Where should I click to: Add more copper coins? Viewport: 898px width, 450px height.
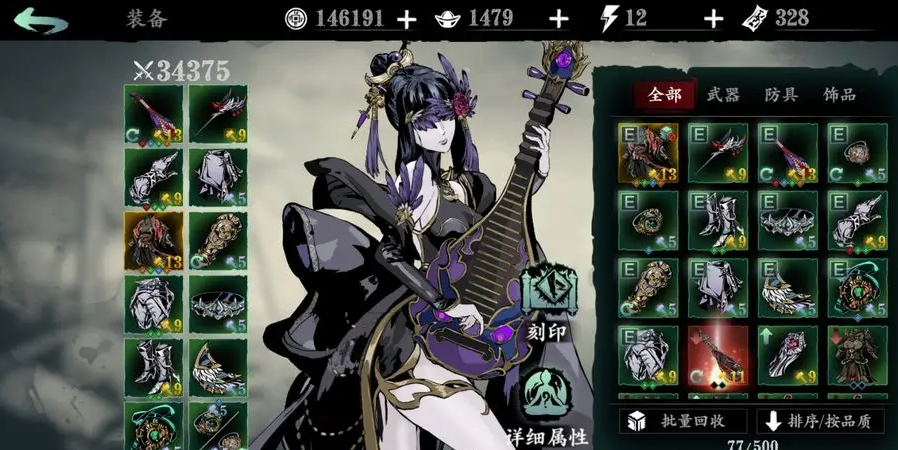pyautogui.click(x=406, y=19)
